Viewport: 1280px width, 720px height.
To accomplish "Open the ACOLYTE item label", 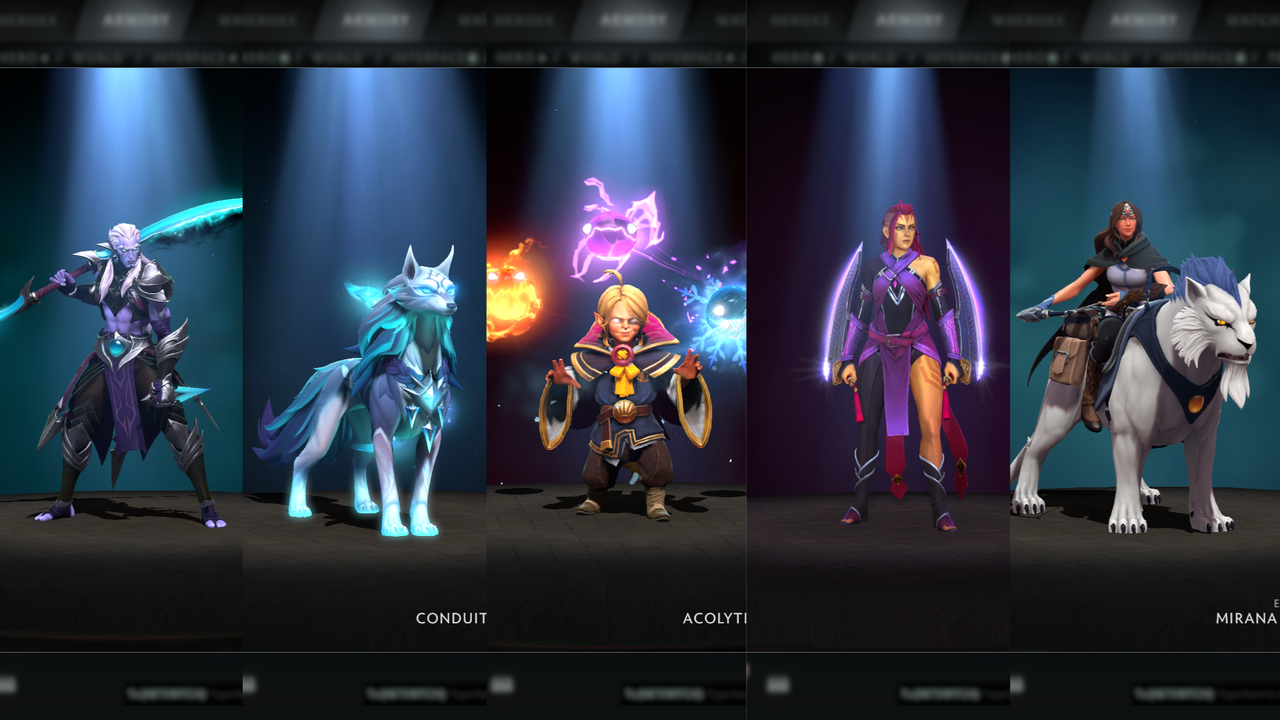I will 715,618.
